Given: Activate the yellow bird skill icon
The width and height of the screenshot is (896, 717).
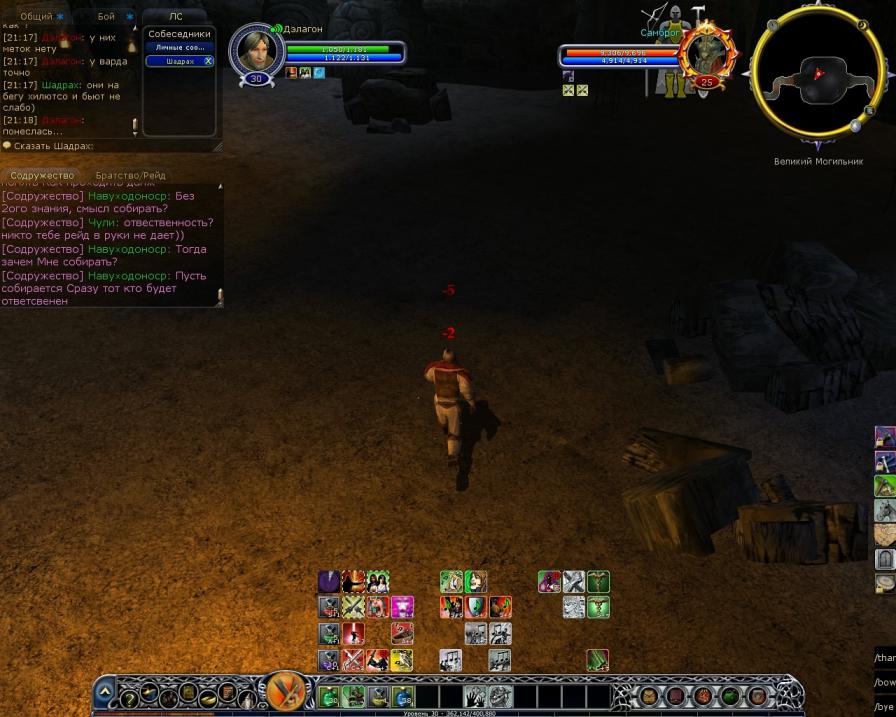Looking at the screenshot, I should tap(402, 660).
